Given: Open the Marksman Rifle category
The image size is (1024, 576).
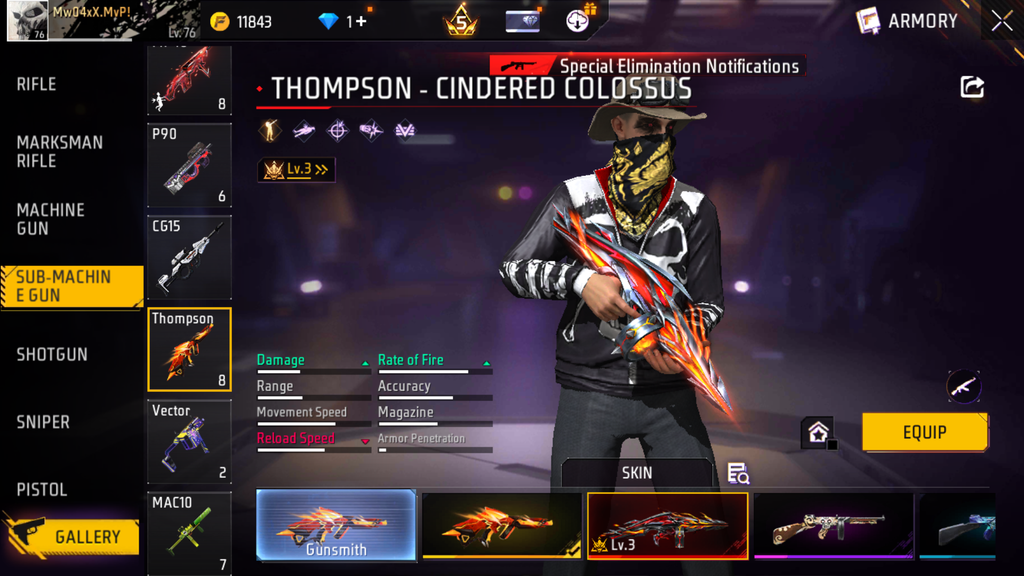Looking at the screenshot, I should [x=60, y=152].
